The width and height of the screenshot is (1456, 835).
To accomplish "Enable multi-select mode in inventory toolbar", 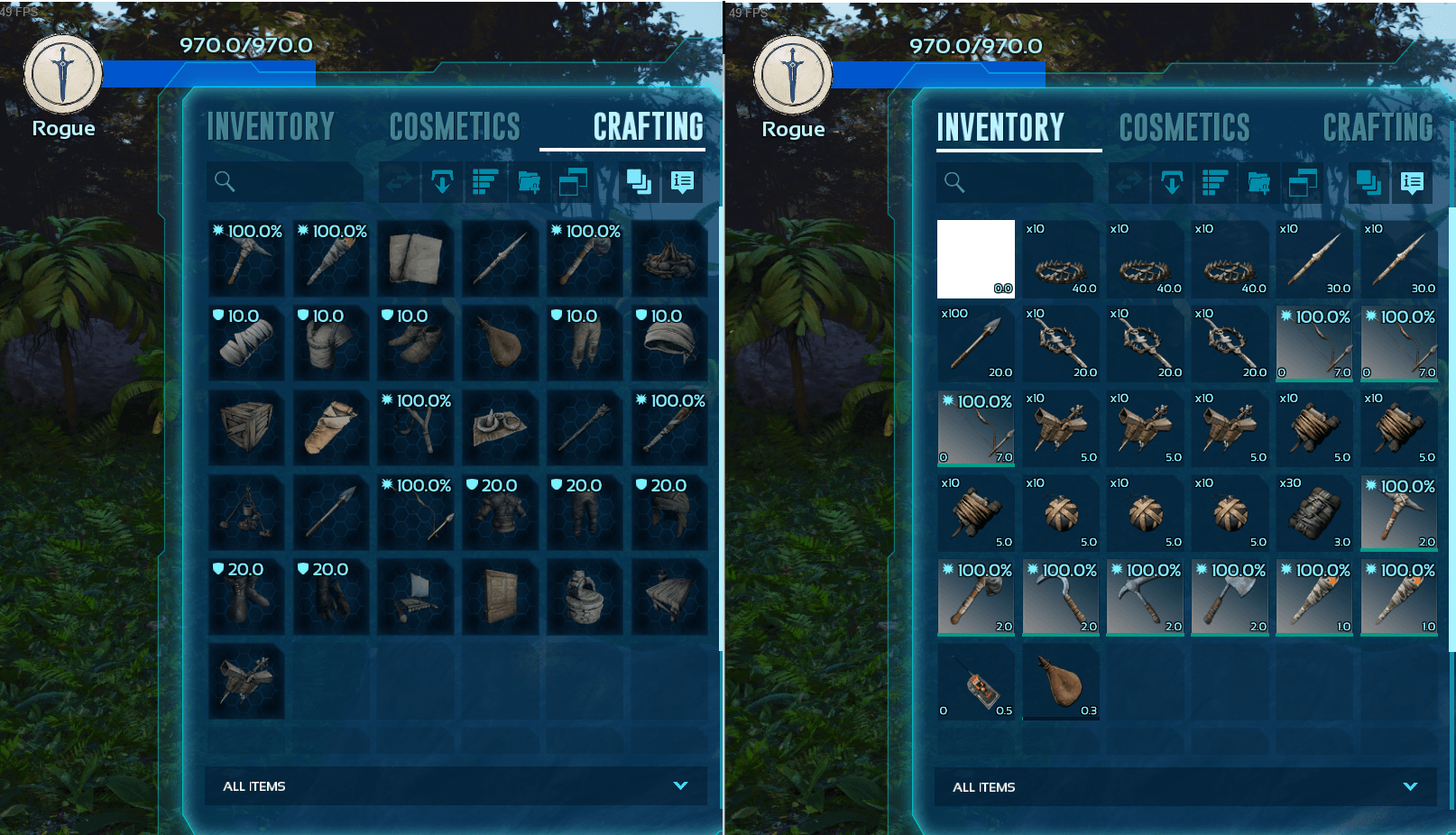I will (1369, 182).
